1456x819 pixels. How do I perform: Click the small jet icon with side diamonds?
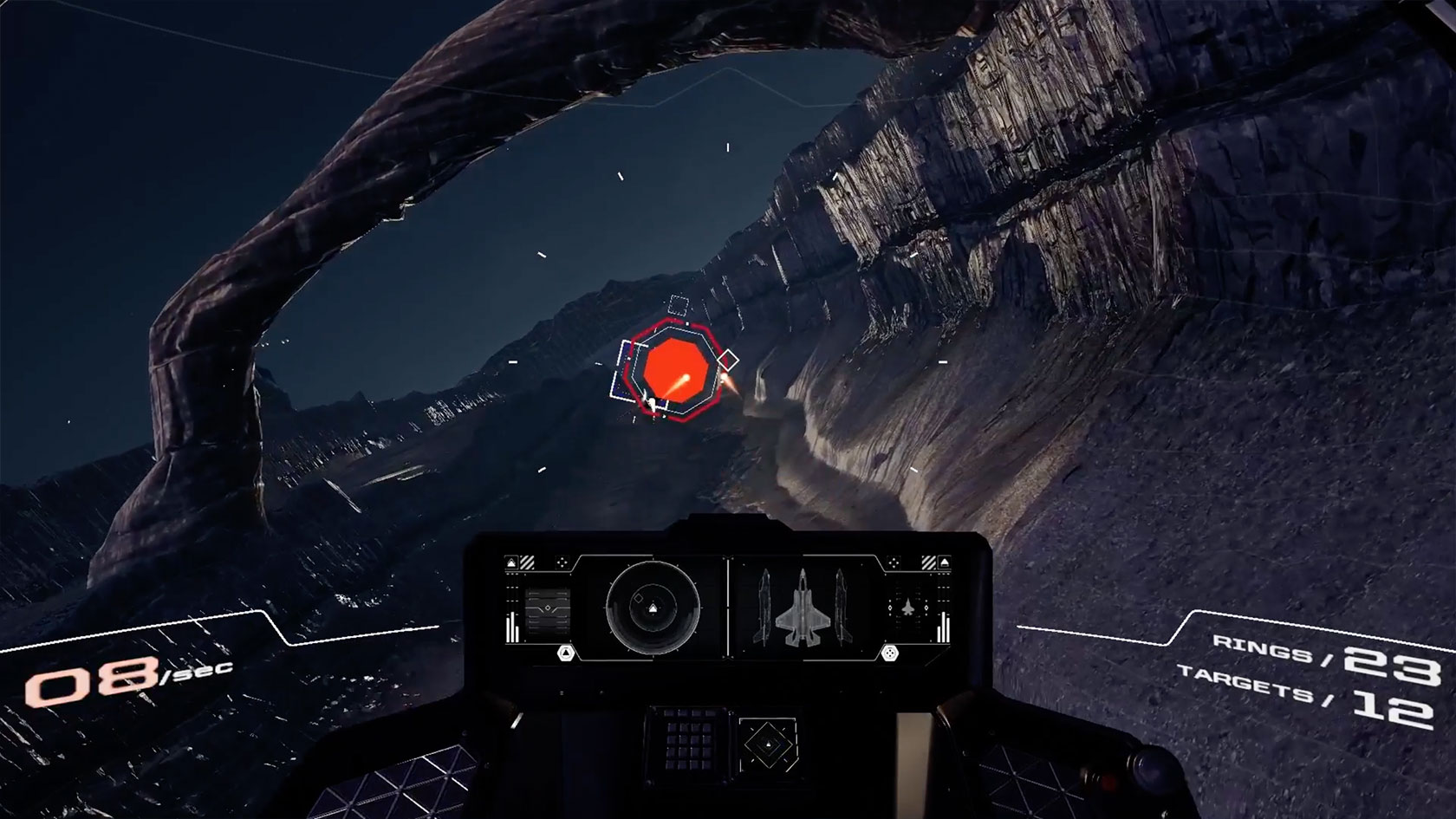coord(909,607)
